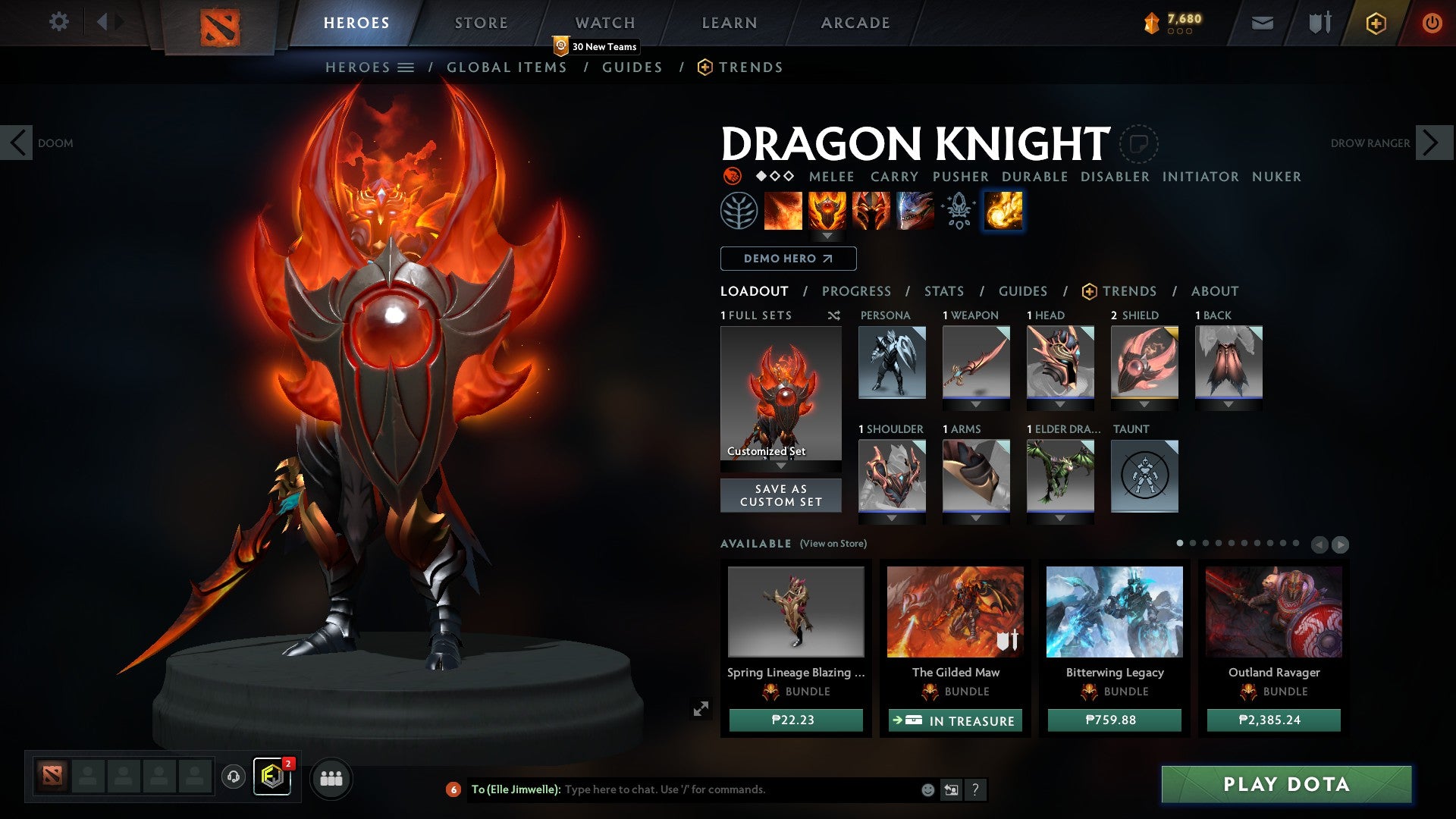
Task: Open the Breathe Fire ability icon
Action: tap(783, 211)
